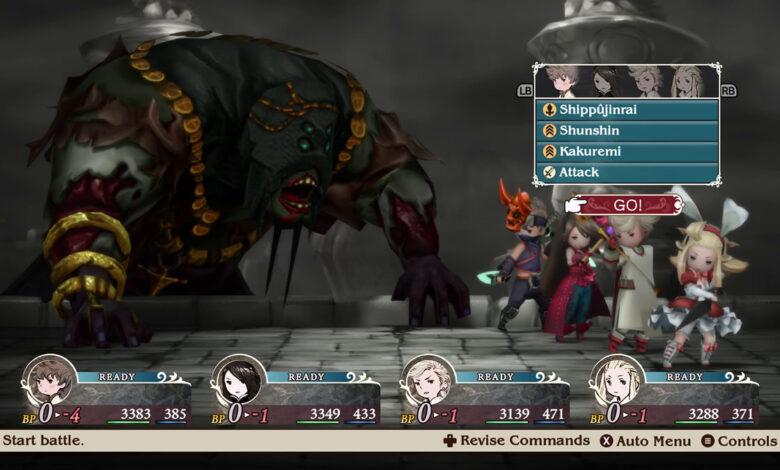780x470 pixels.
Task: Switch to the dark-haired girl's command tab
Action: (604, 81)
